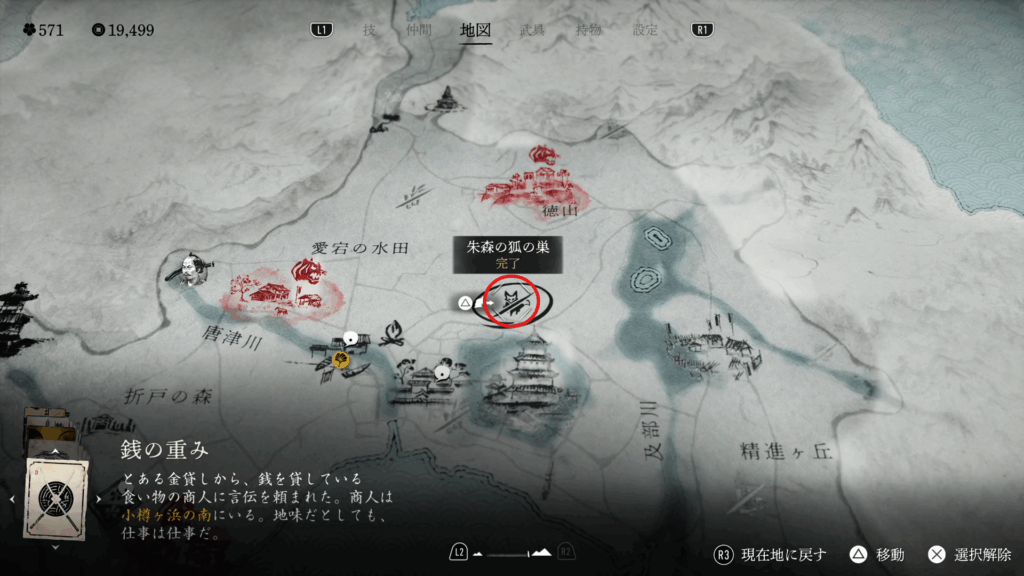Open the 仲間 (Companions) tab
1024x576 pixels.
coord(418,30)
